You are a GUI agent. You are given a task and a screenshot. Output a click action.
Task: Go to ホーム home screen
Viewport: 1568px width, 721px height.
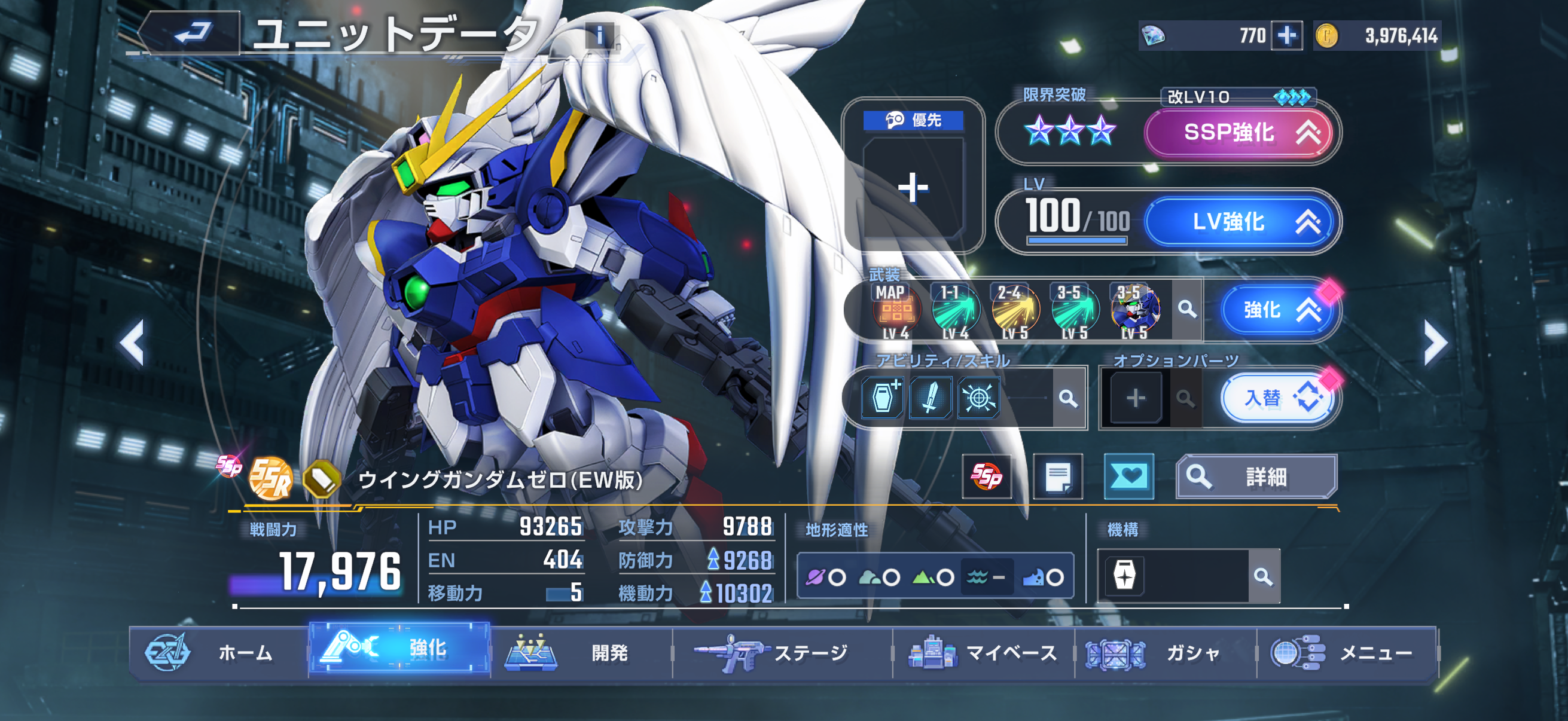(219, 652)
